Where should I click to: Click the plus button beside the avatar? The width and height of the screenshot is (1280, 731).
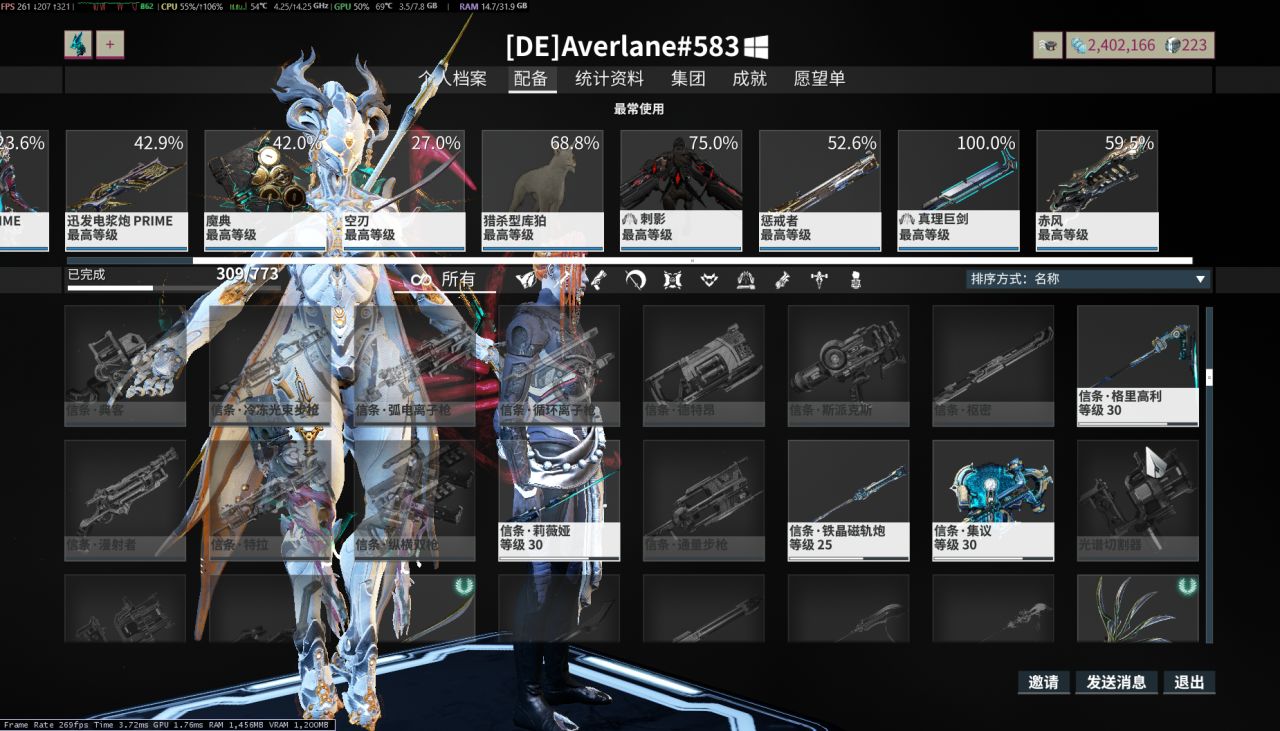109,44
